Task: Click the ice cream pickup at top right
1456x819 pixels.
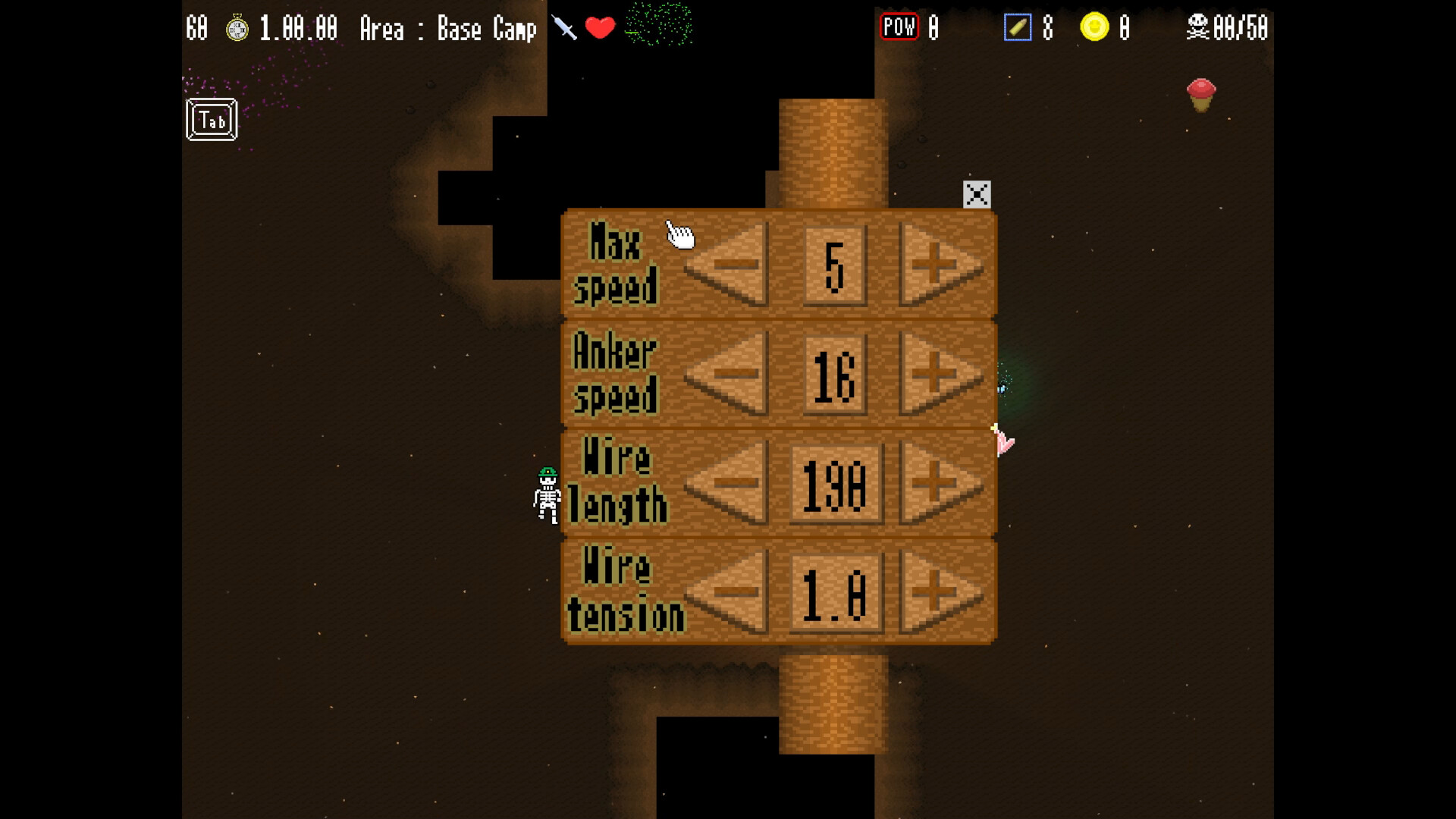Action: point(1200,96)
